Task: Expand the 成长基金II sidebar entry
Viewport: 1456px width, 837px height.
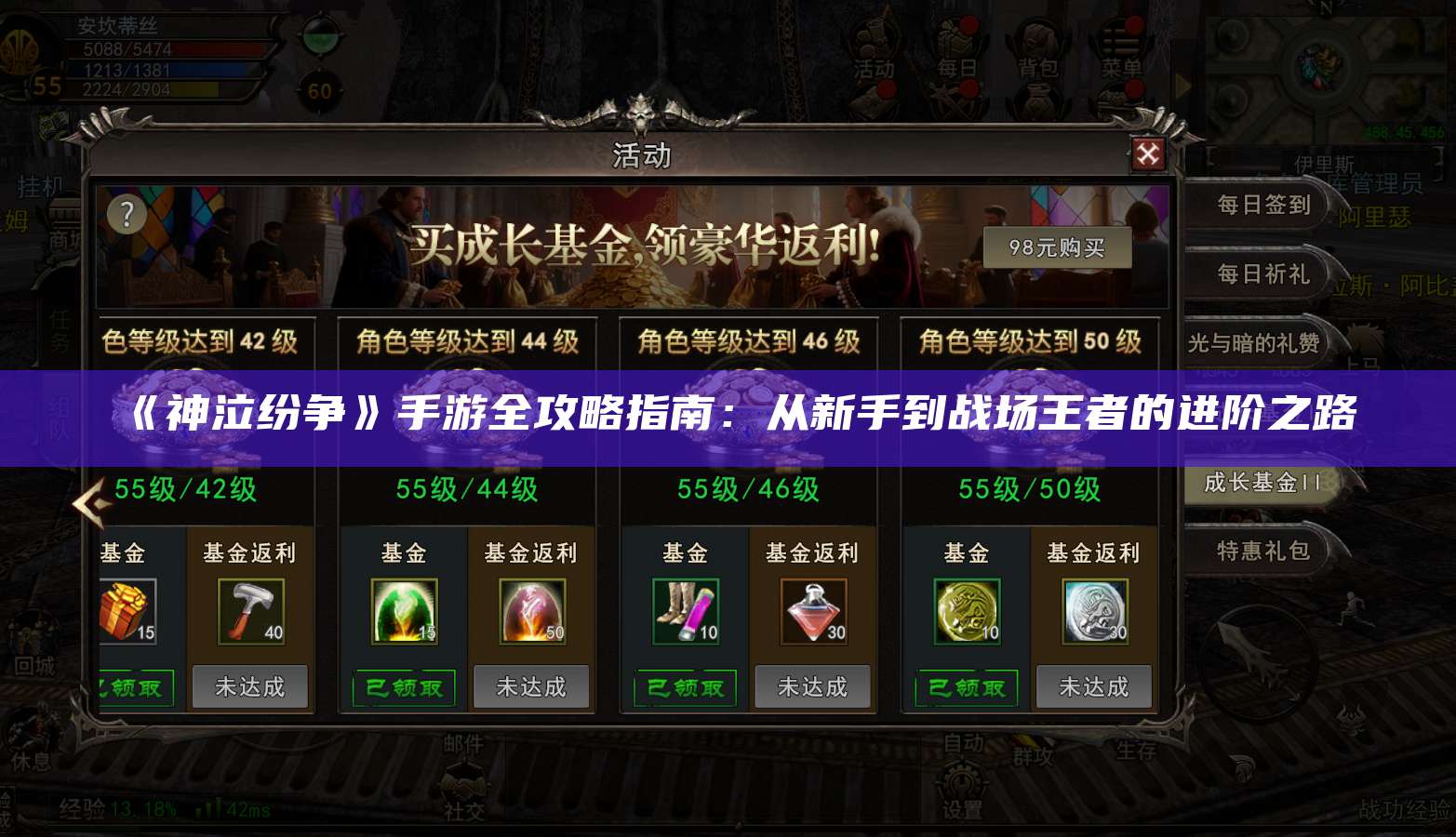Action: pyautogui.click(x=1261, y=484)
